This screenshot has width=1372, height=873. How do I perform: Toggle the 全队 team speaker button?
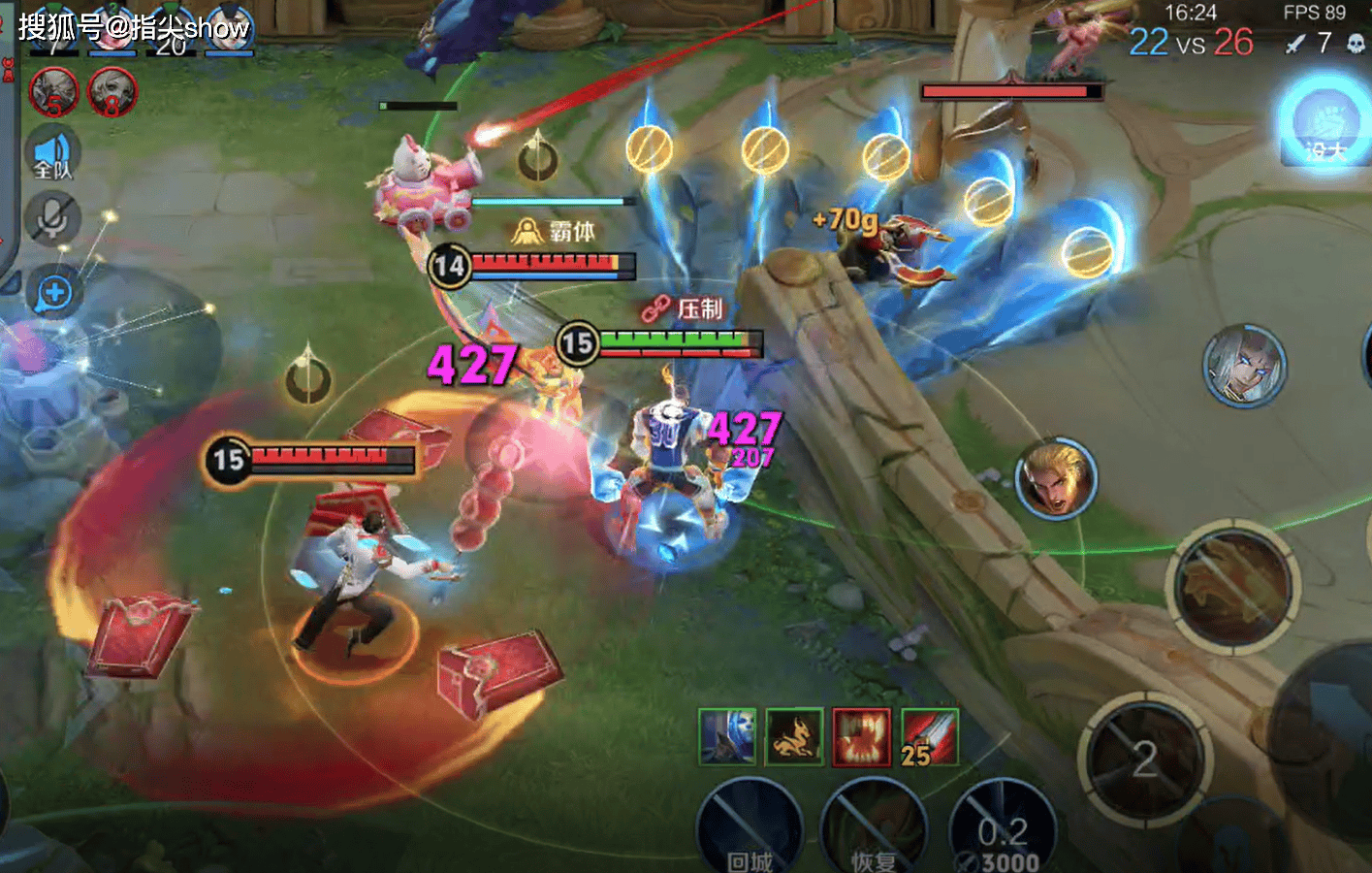click(x=52, y=155)
